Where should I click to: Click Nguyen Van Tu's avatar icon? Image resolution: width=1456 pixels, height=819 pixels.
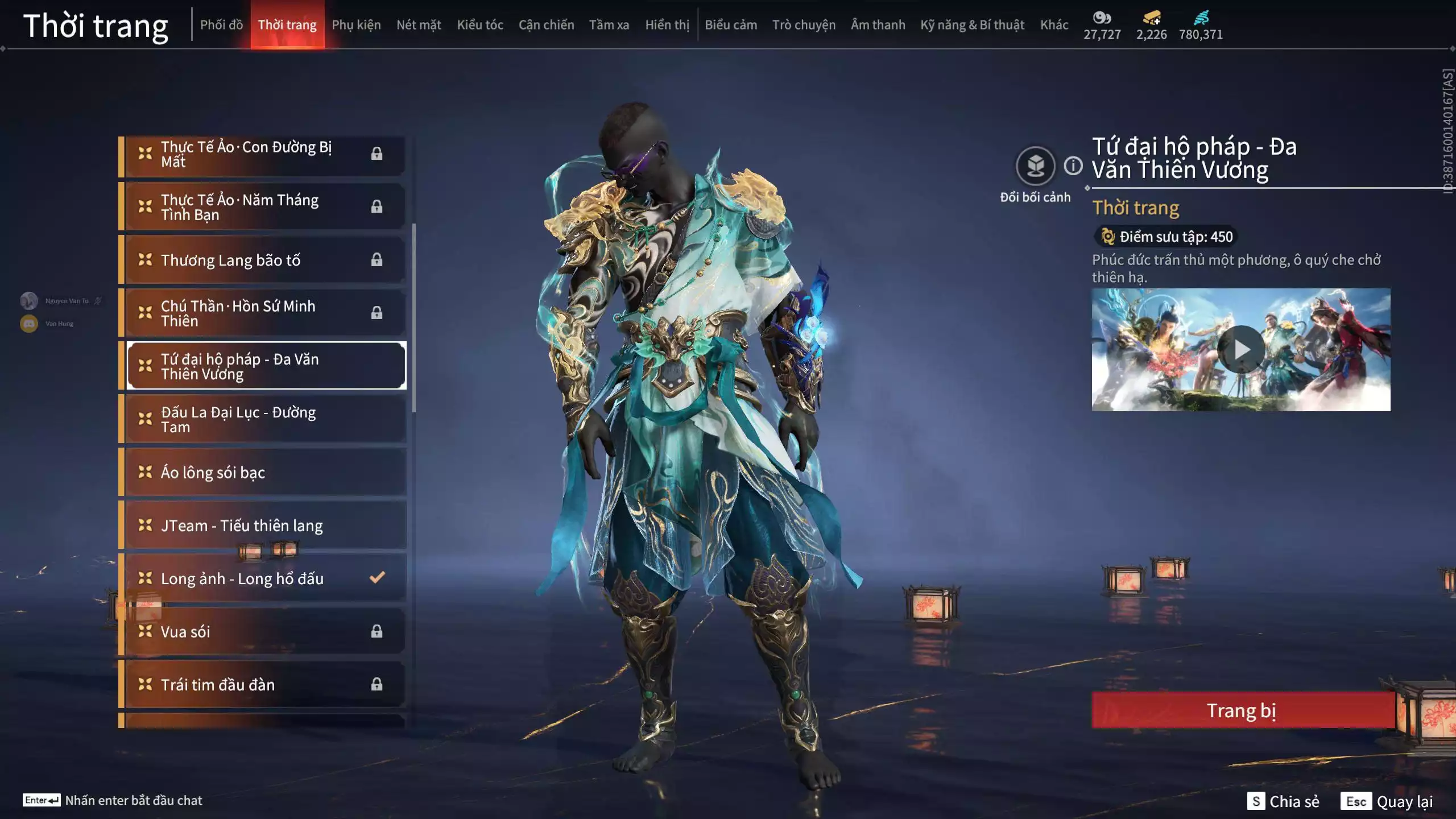[x=28, y=300]
